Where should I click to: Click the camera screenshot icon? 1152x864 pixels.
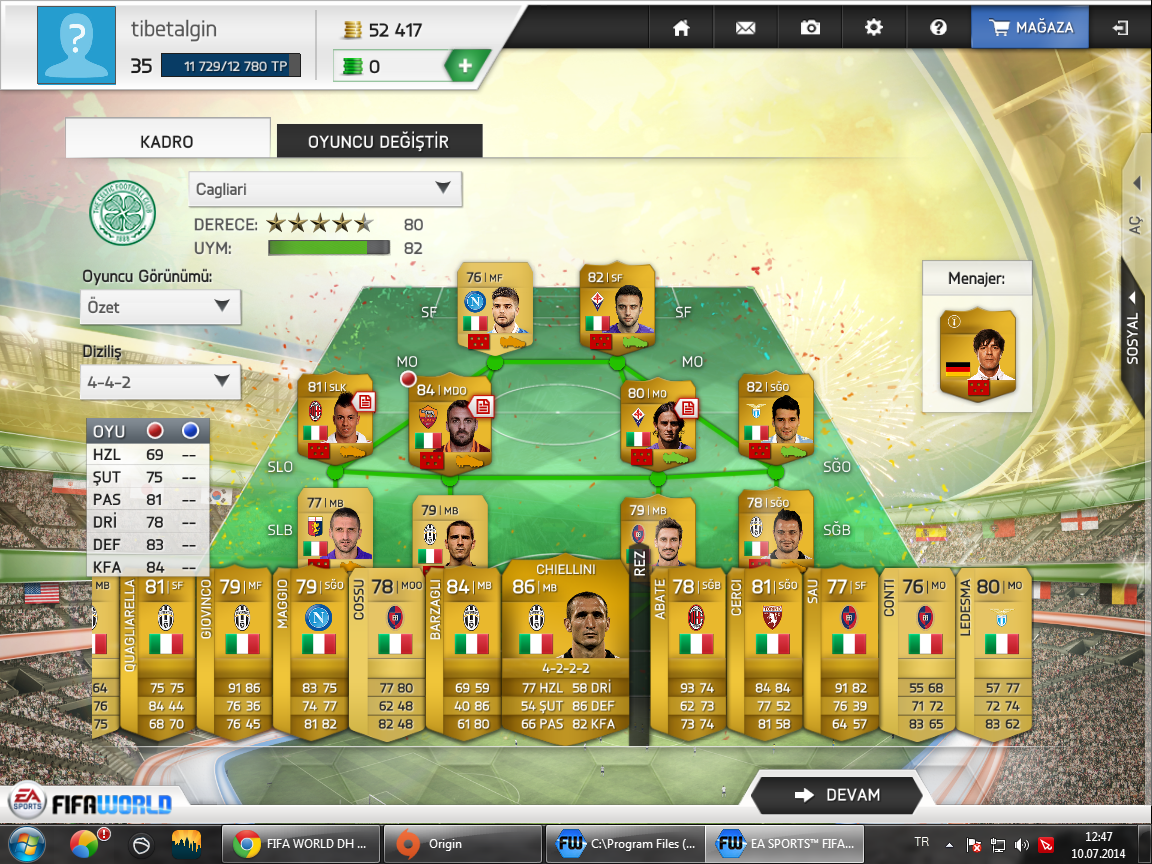click(x=810, y=28)
